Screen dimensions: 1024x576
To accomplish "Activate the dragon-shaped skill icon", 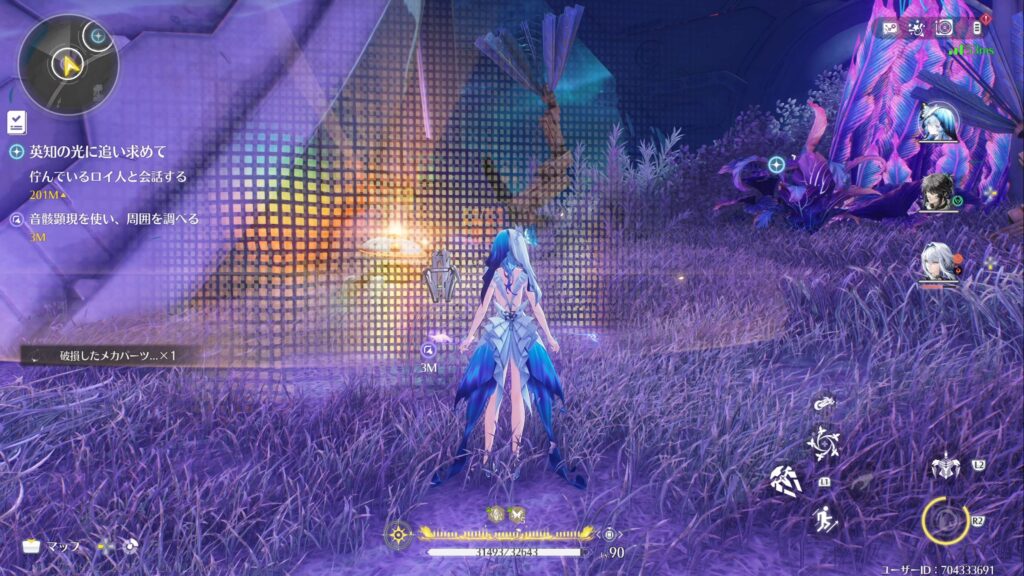I will pos(824,405).
